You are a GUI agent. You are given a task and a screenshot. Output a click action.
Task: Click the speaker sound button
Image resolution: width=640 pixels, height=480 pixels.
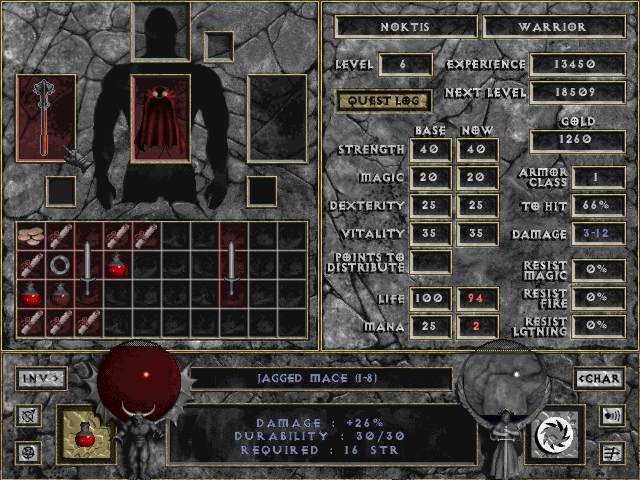[x=610, y=414]
